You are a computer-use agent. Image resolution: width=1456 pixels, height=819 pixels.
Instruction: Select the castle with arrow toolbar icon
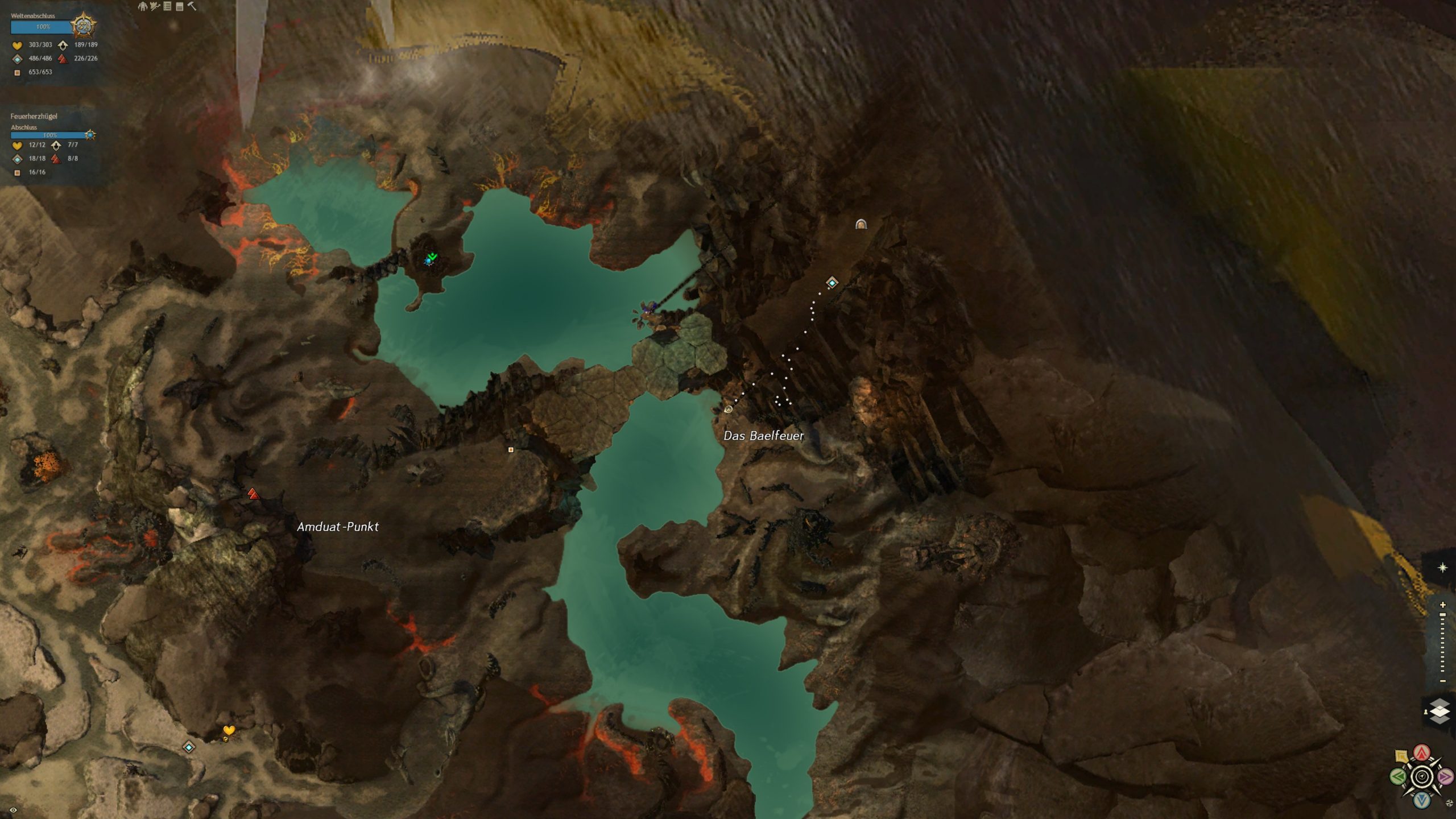[x=155, y=6]
